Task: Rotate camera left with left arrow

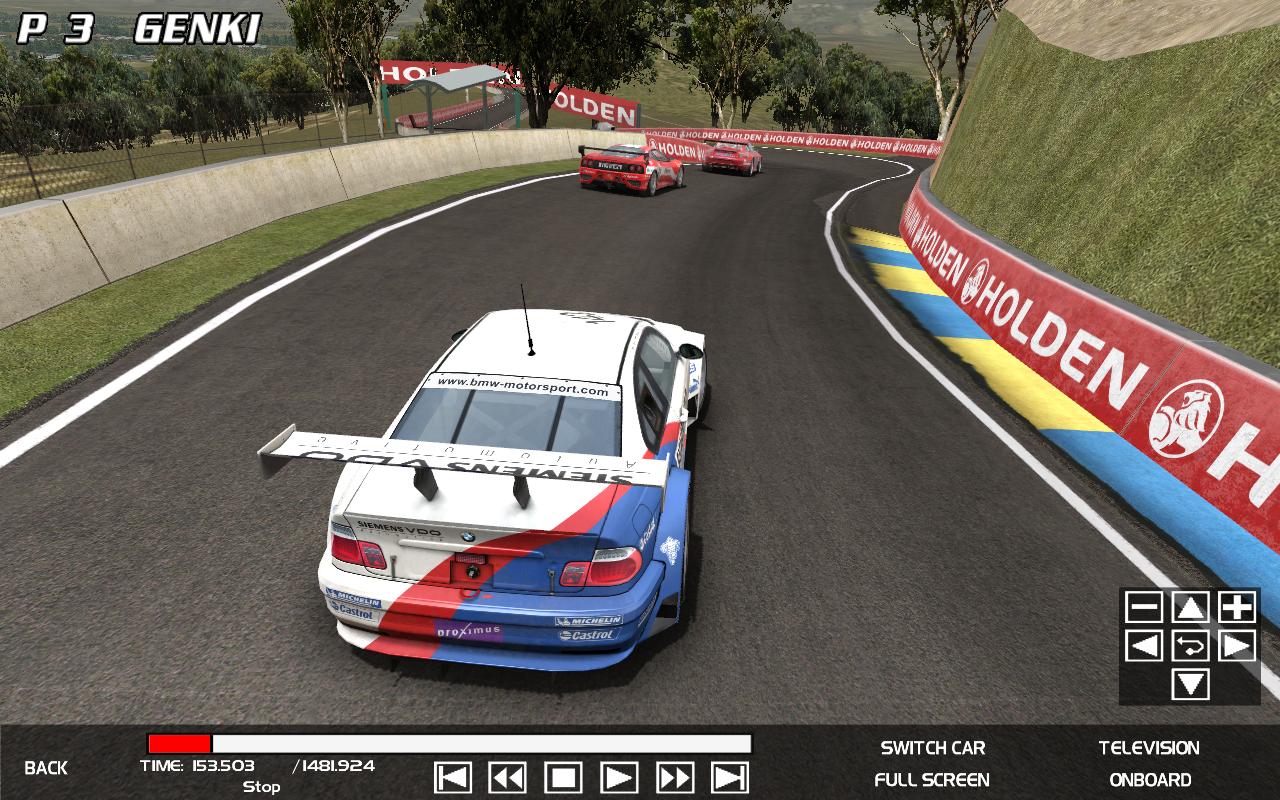Action: [1144, 646]
